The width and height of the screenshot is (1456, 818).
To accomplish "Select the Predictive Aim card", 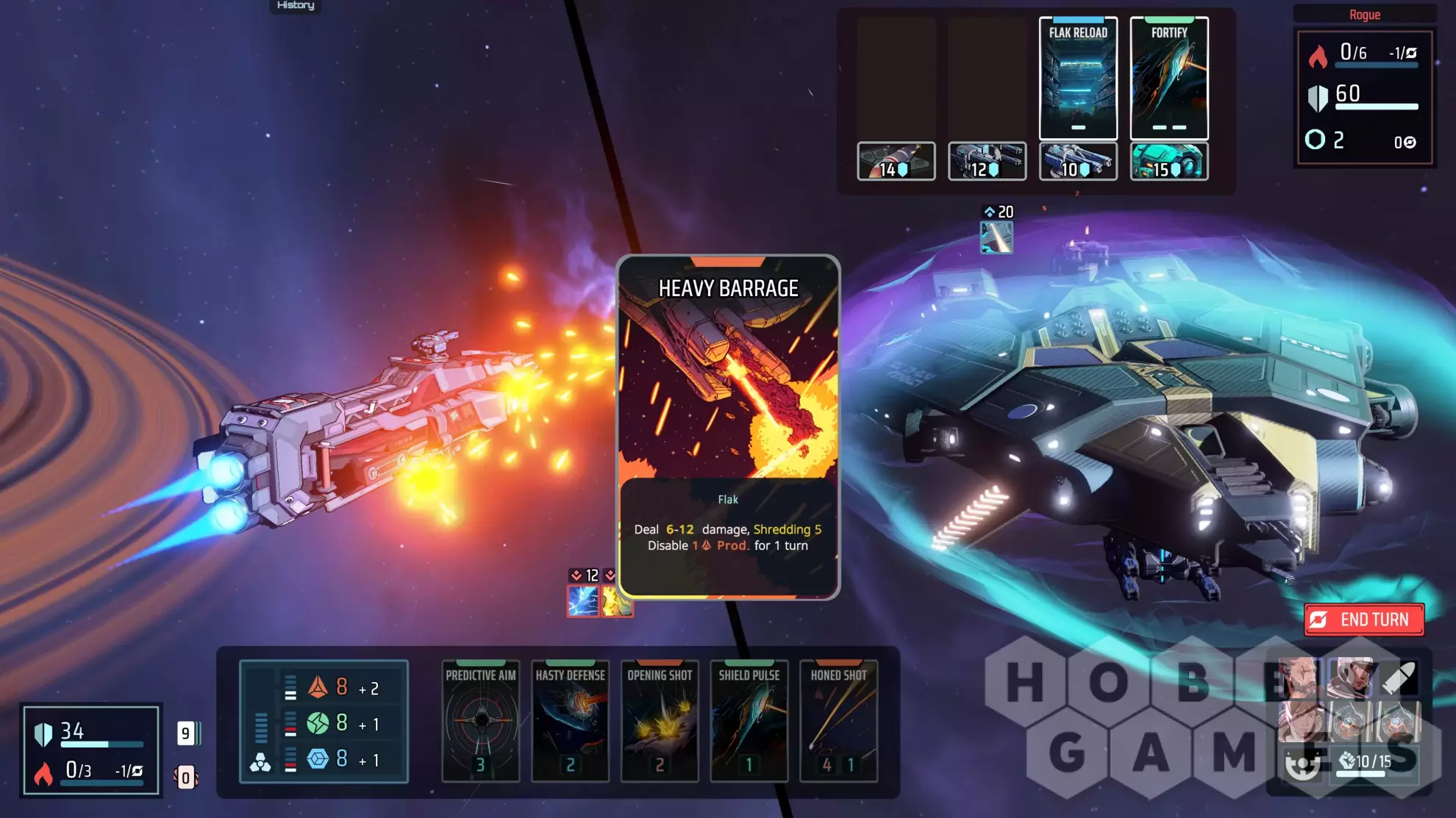I will pyautogui.click(x=481, y=720).
